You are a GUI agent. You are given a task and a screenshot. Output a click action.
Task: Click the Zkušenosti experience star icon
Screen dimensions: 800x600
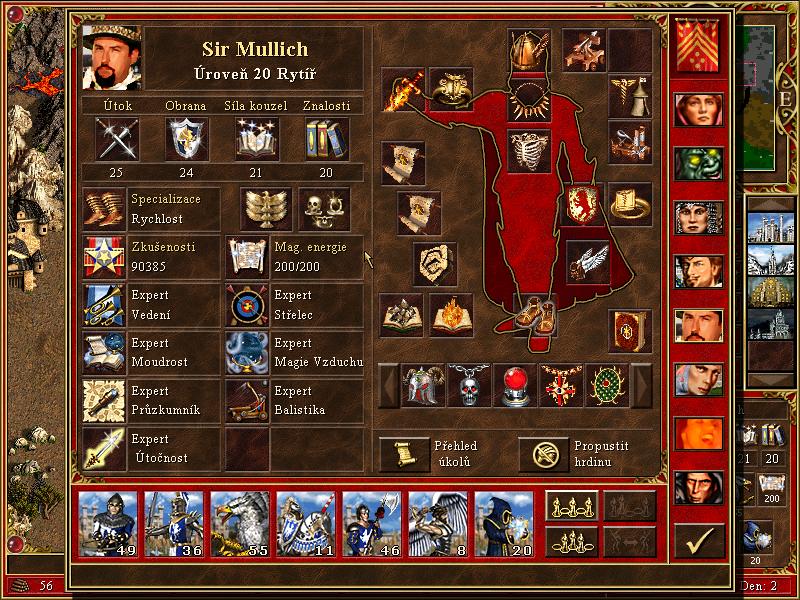103,257
